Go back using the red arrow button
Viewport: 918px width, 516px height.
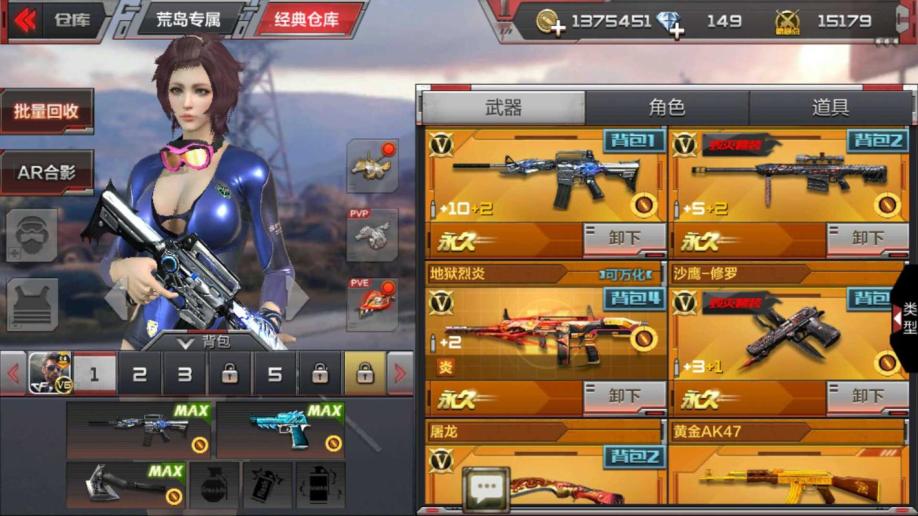tap(25, 20)
